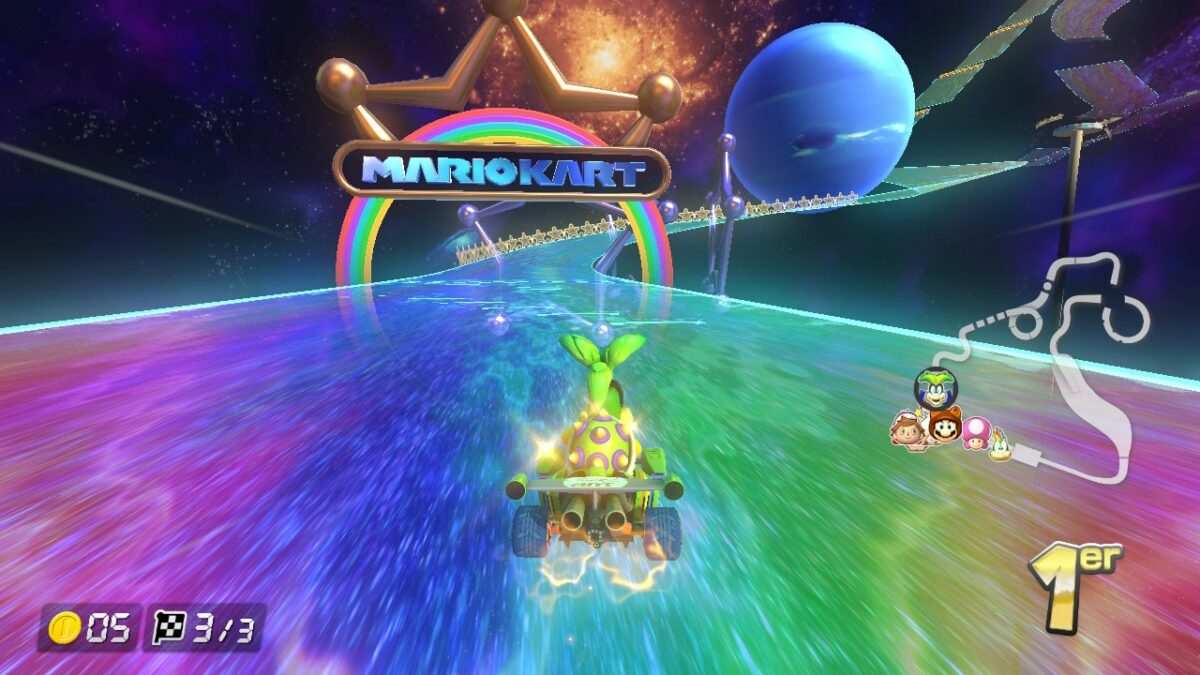Pick Lemmy's rainbow-mohawk minimap marker
The height and width of the screenshot is (675, 1200).
point(999,448)
